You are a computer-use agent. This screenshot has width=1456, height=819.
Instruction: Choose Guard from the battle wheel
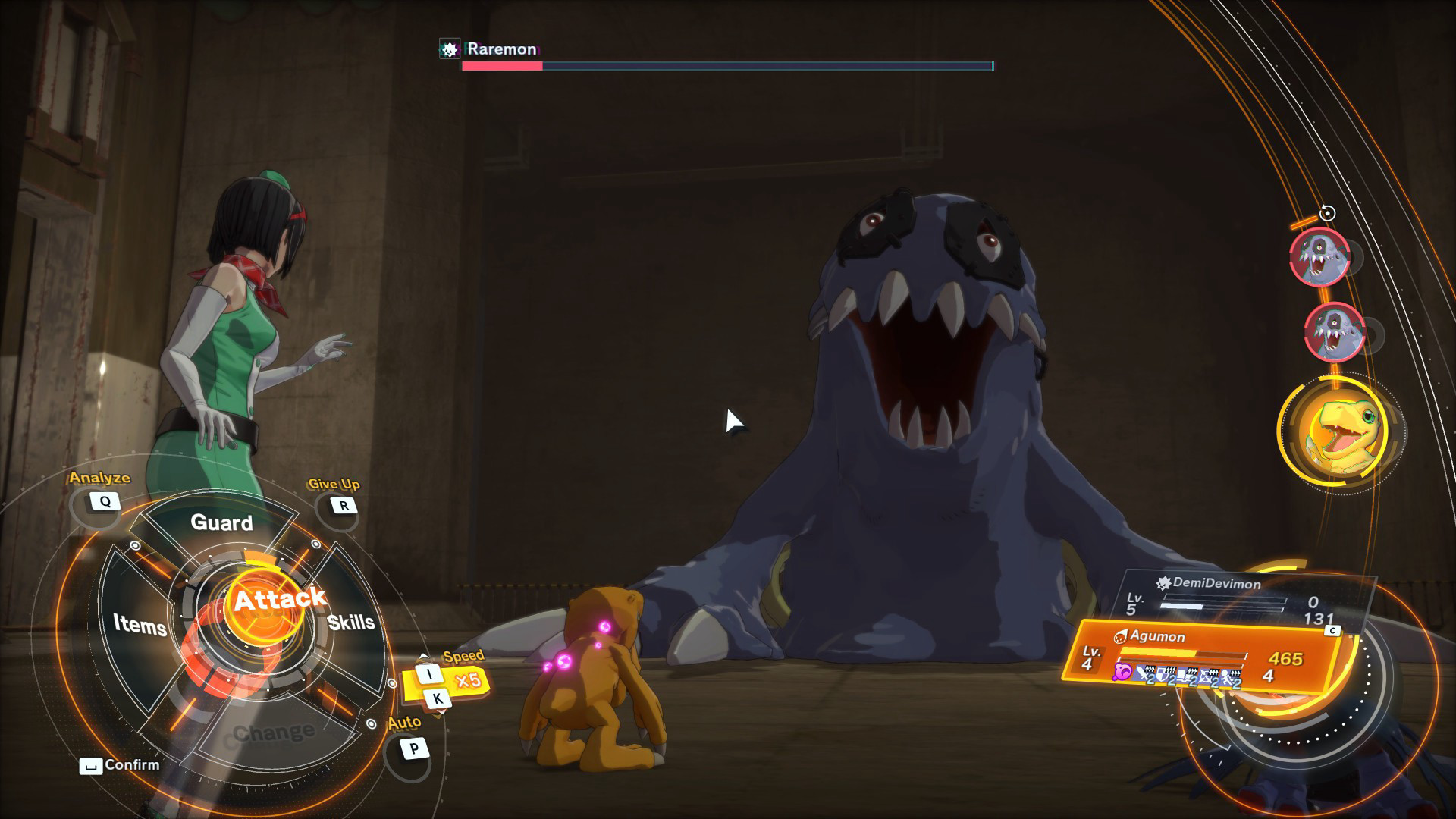click(x=221, y=522)
